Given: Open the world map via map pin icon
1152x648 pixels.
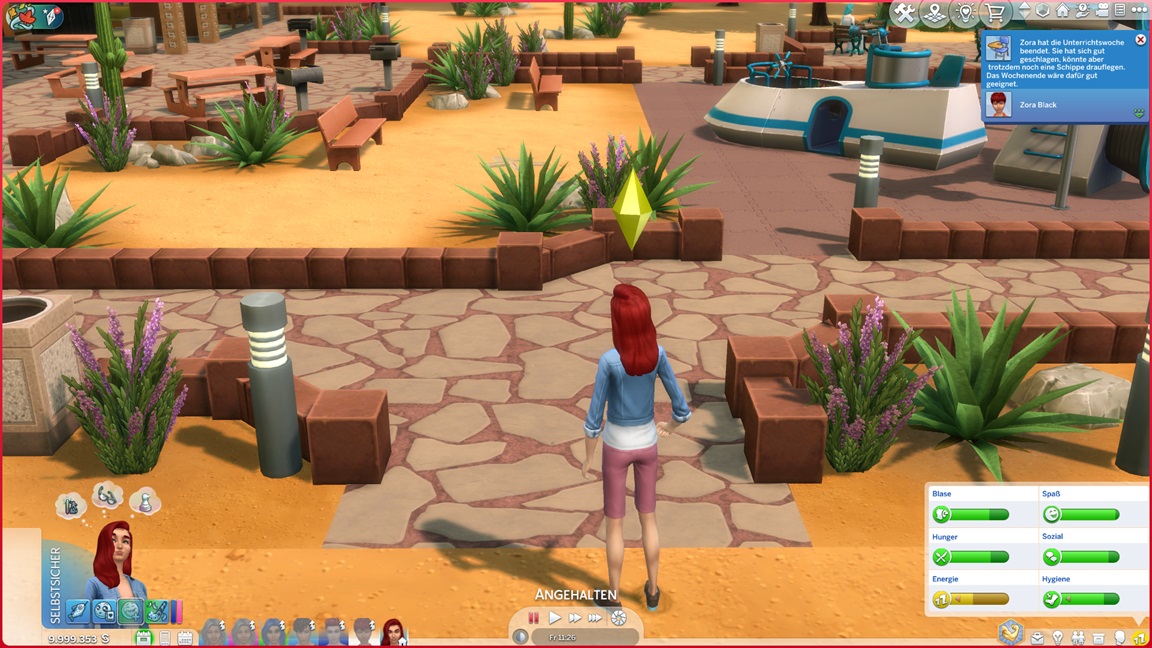Looking at the screenshot, I should 935,13.
